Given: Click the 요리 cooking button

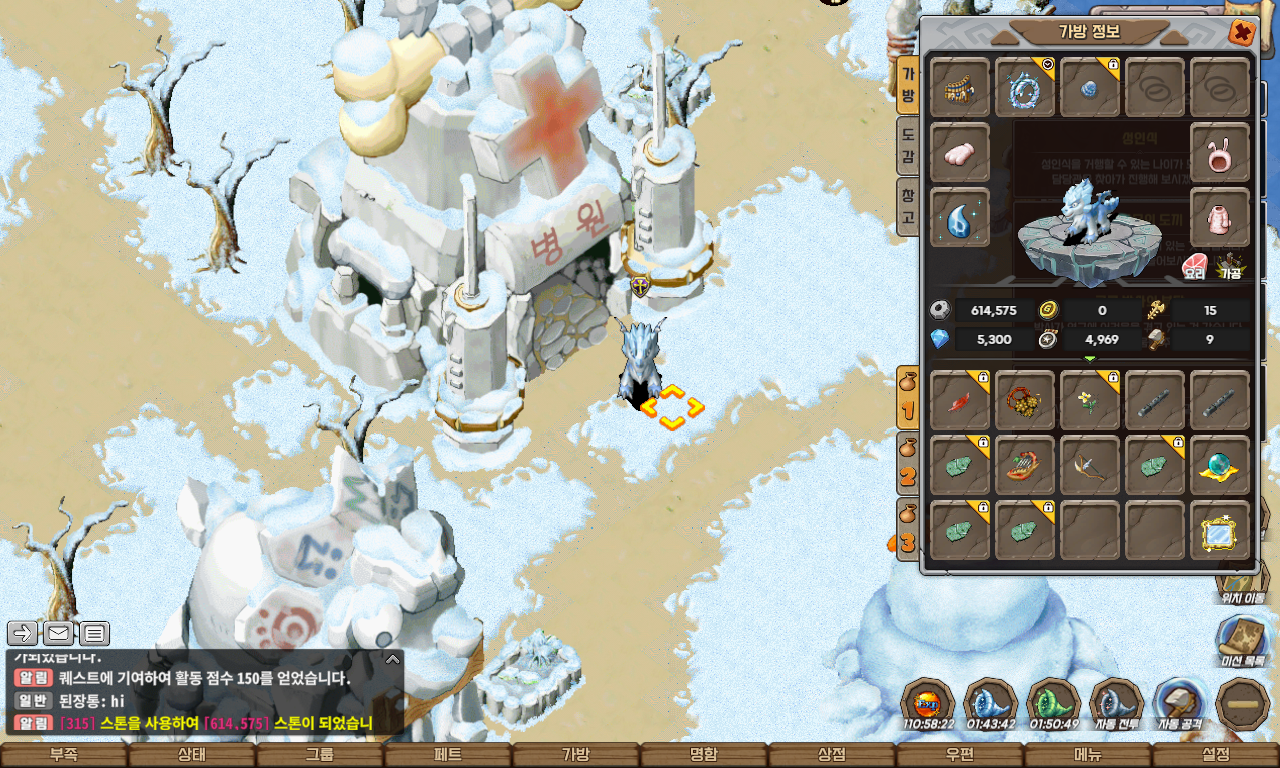Looking at the screenshot, I should [x=1194, y=264].
